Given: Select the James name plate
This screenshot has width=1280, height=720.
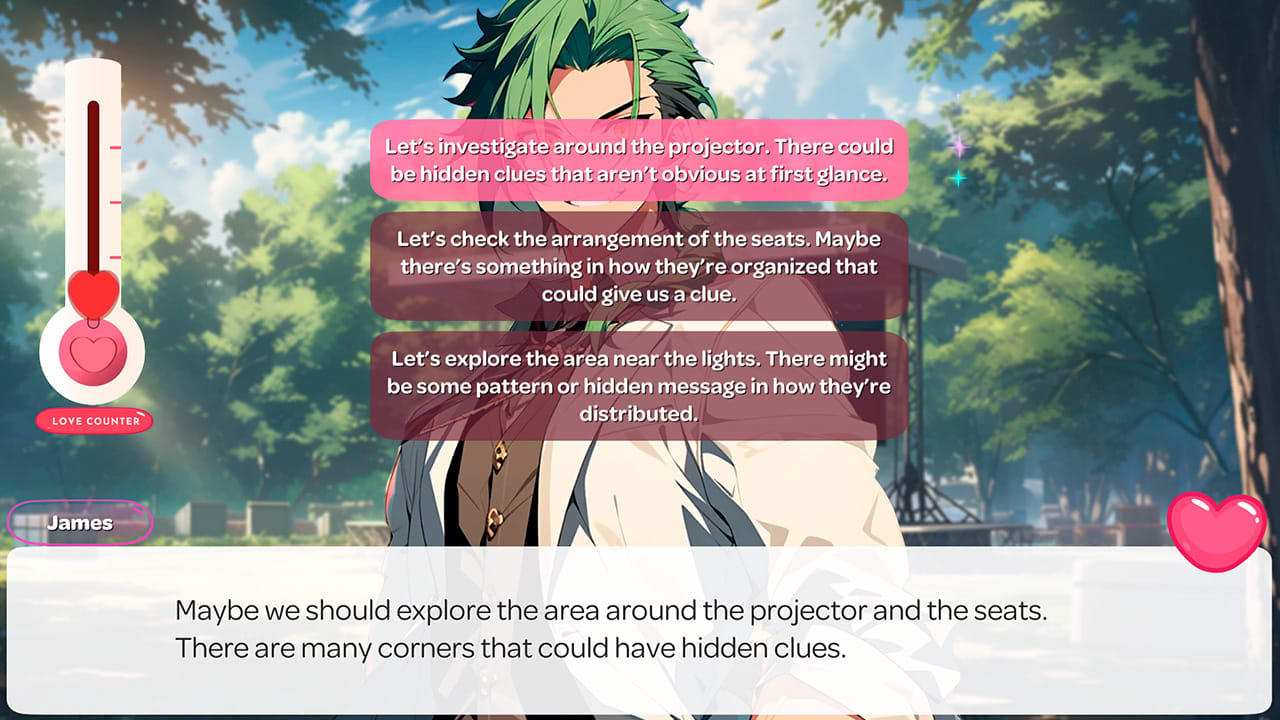Looking at the screenshot, I should pyautogui.click(x=80, y=522).
